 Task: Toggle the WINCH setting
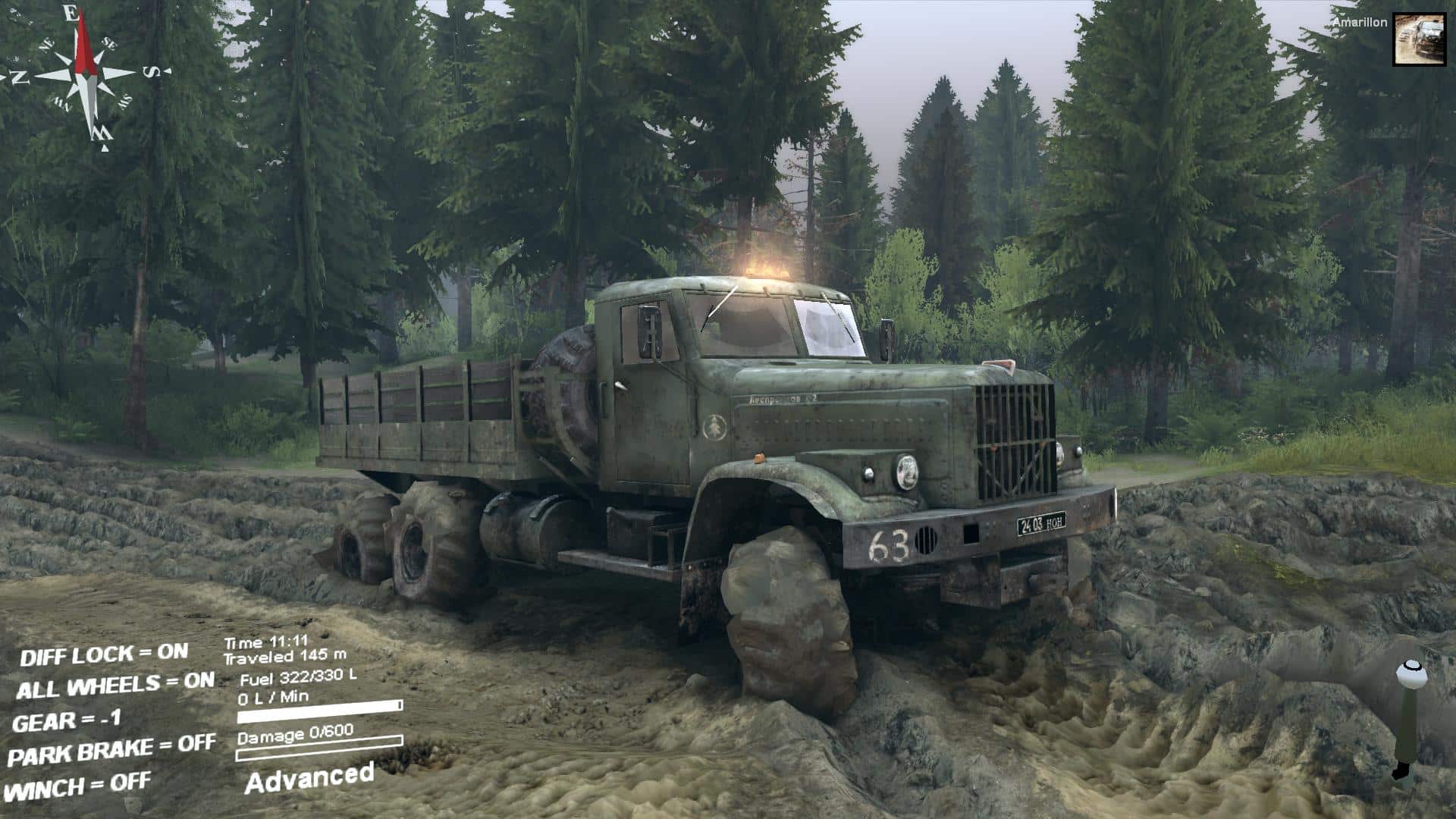(79, 786)
